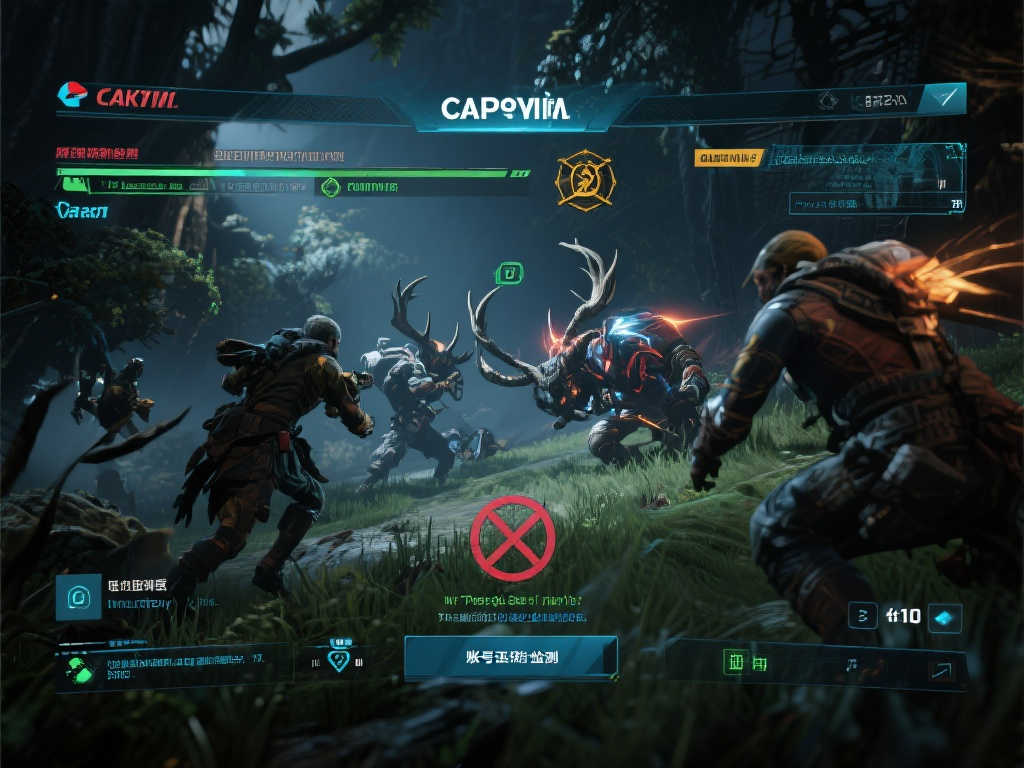This screenshot has height=768, width=1024.
Task: Click the orange tag label
Action: tap(729, 157)
